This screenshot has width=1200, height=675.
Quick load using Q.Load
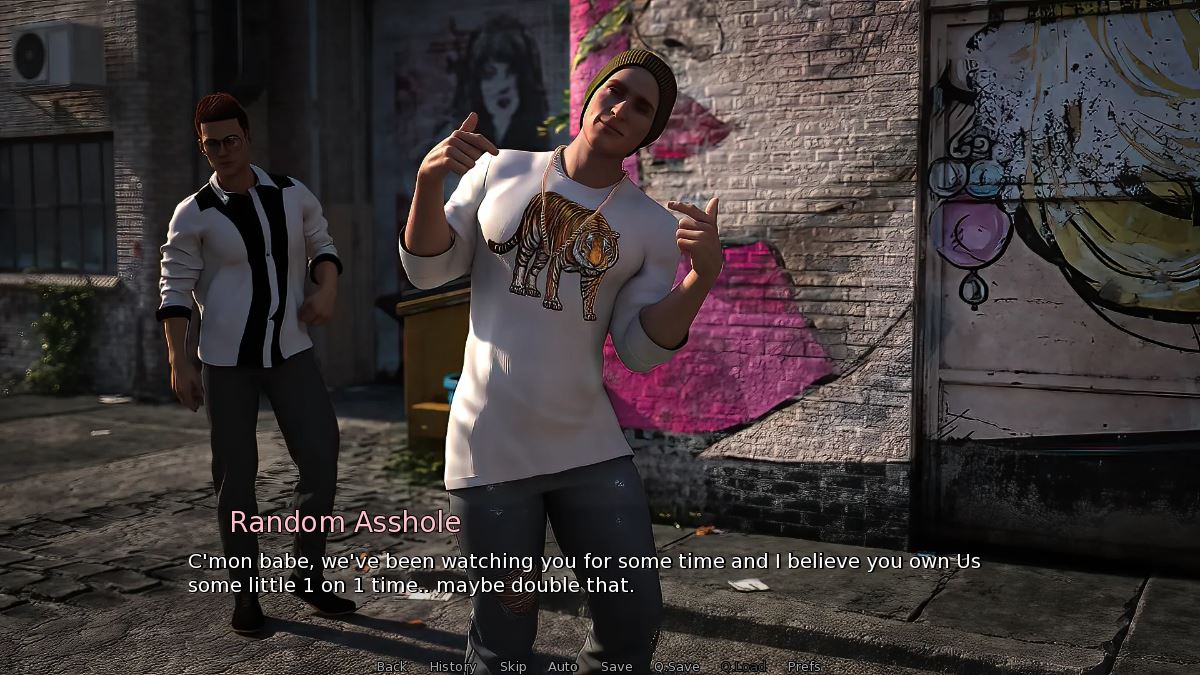[x=743, y=666]
